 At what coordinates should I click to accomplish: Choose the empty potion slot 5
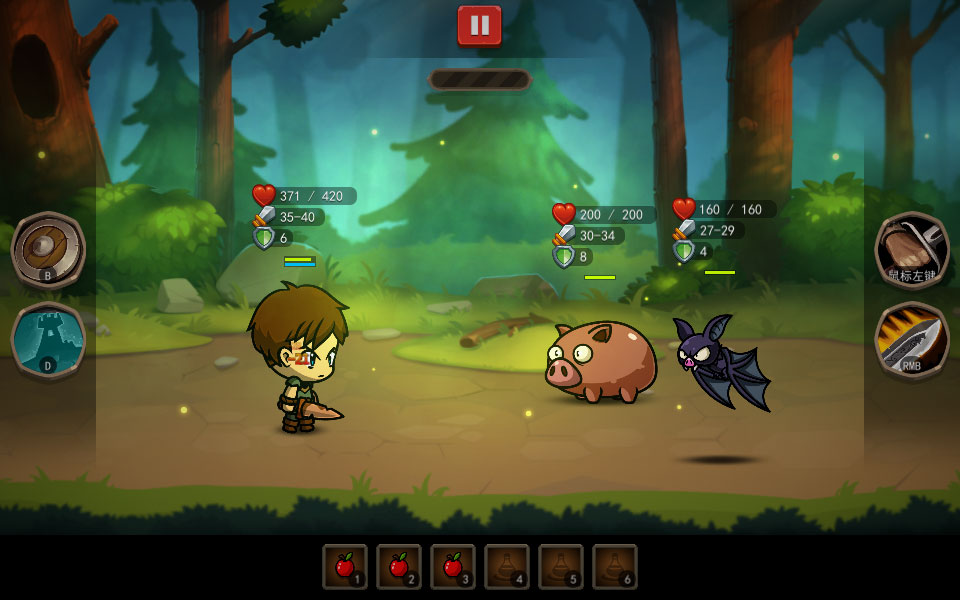coord(561,567)
